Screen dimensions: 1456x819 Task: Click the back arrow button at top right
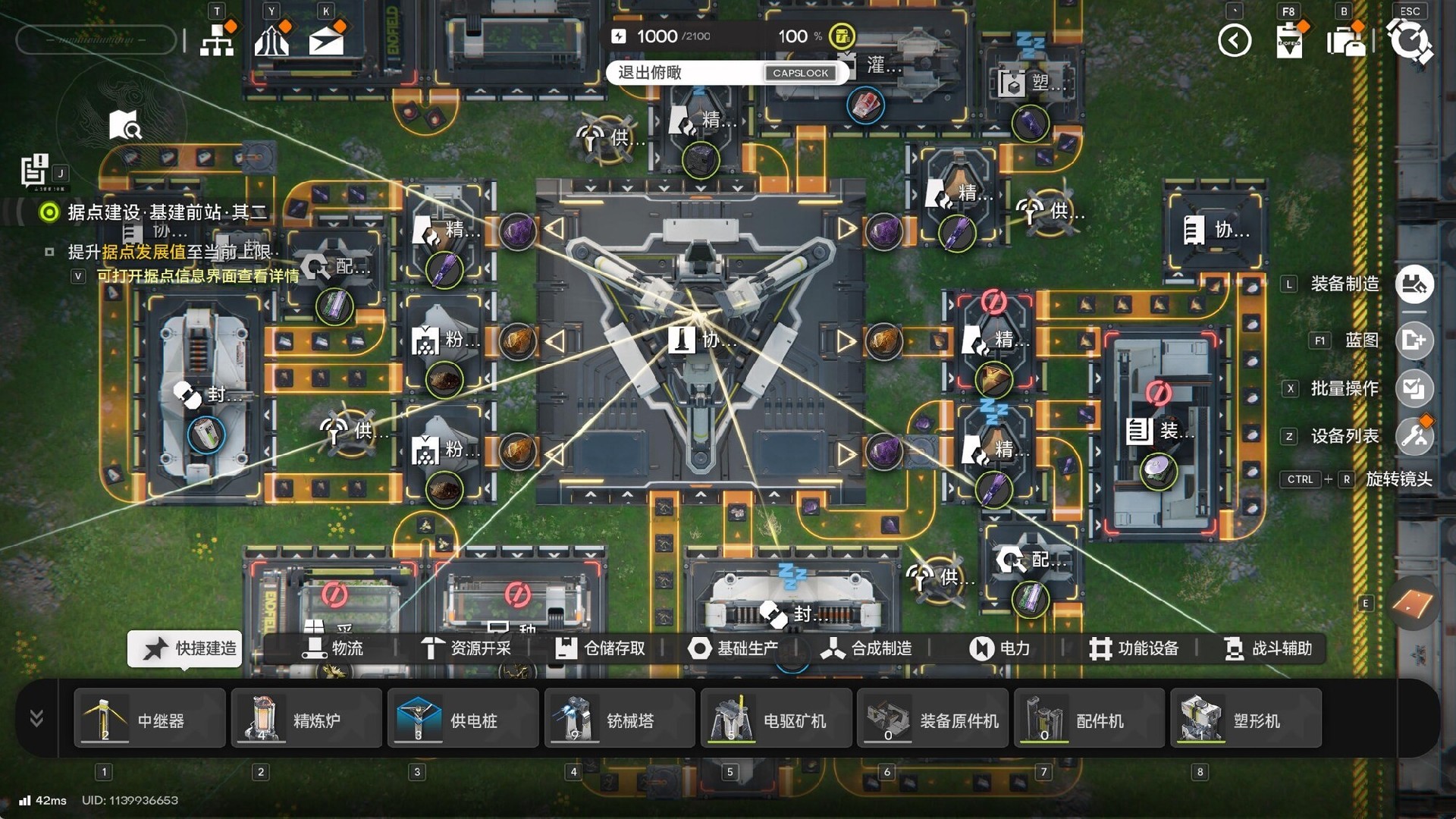[x=1235, y=42]
